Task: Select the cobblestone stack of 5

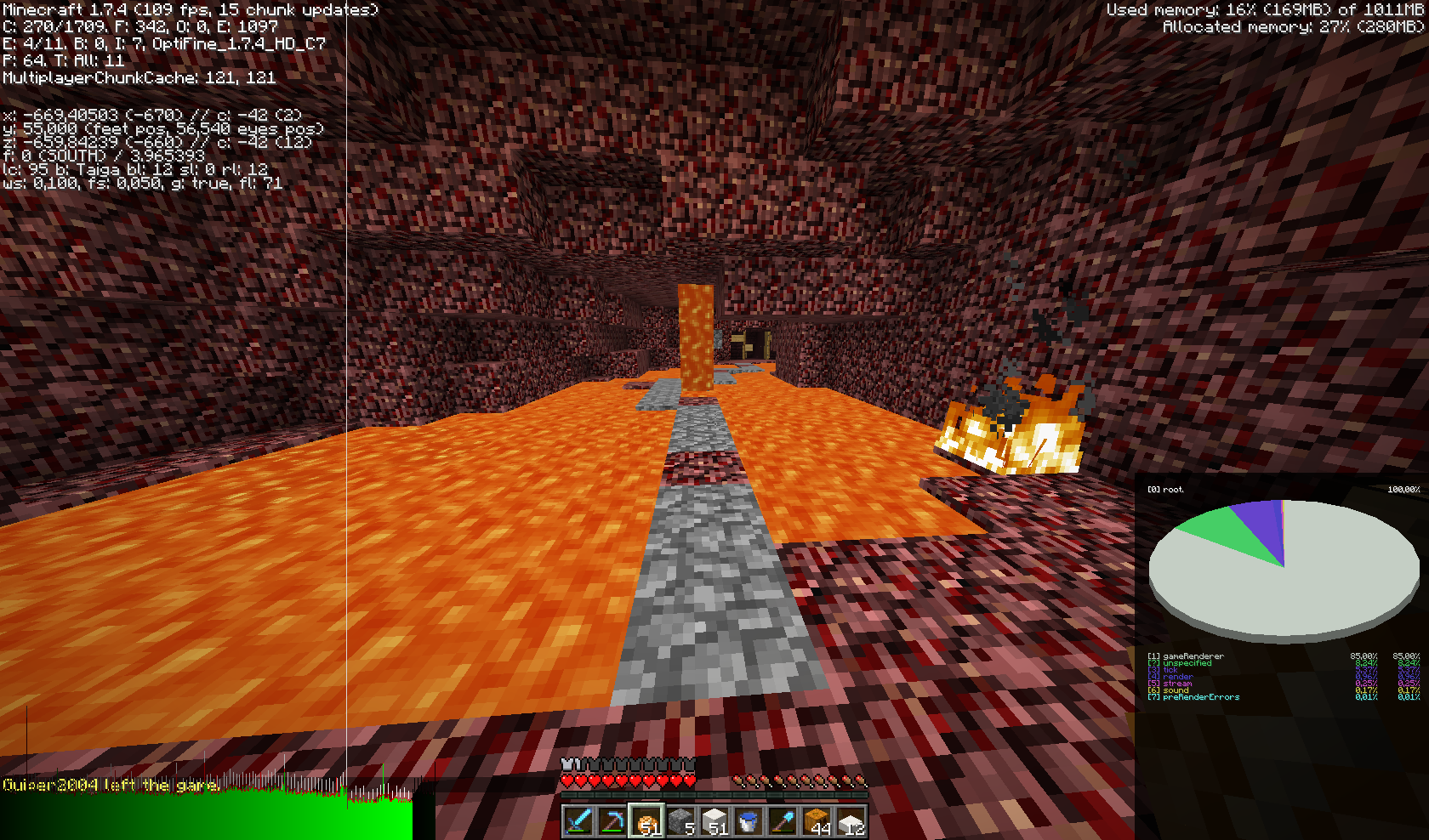Action: (x=680, y=820)
